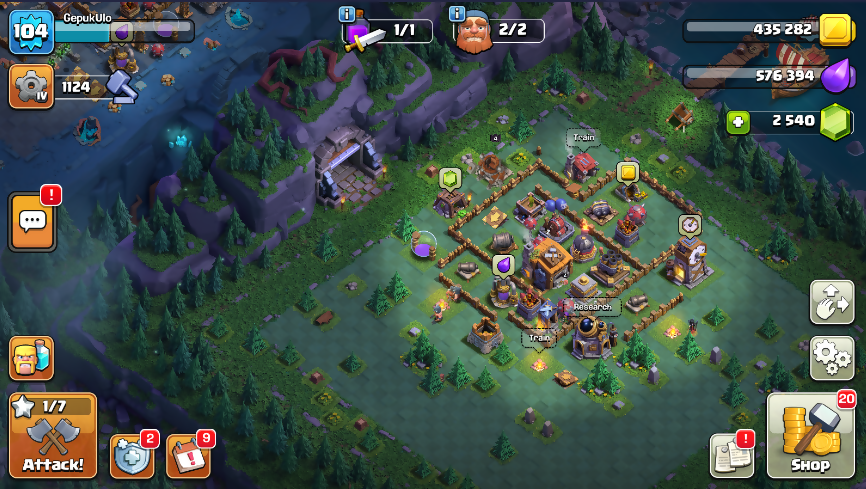Image resolution: width=866 pixels, height=489 pixels.
Task: Open the level 104 player profile badge
Action: [30, 32]
